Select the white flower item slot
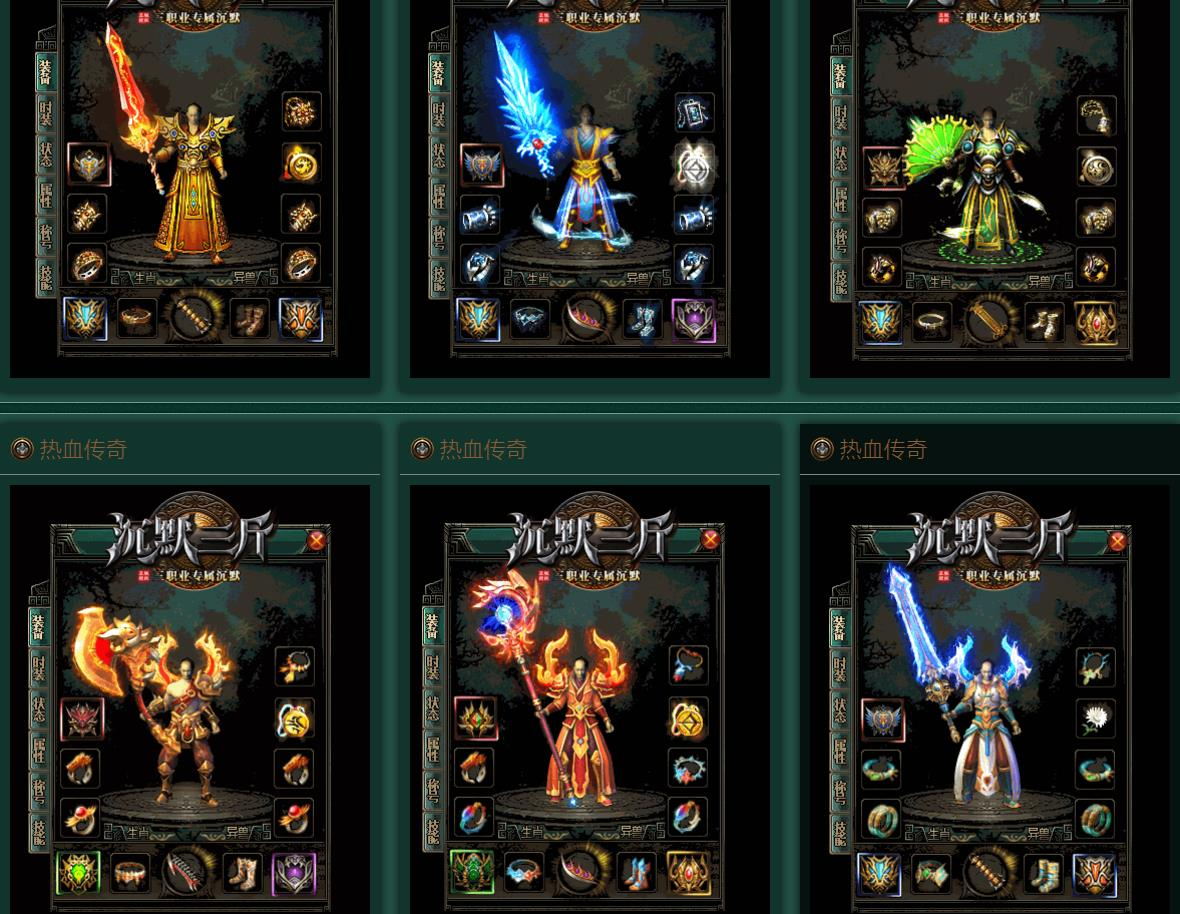The height and width of the screenshot is (914, 1180). [x=1095, y=719]
